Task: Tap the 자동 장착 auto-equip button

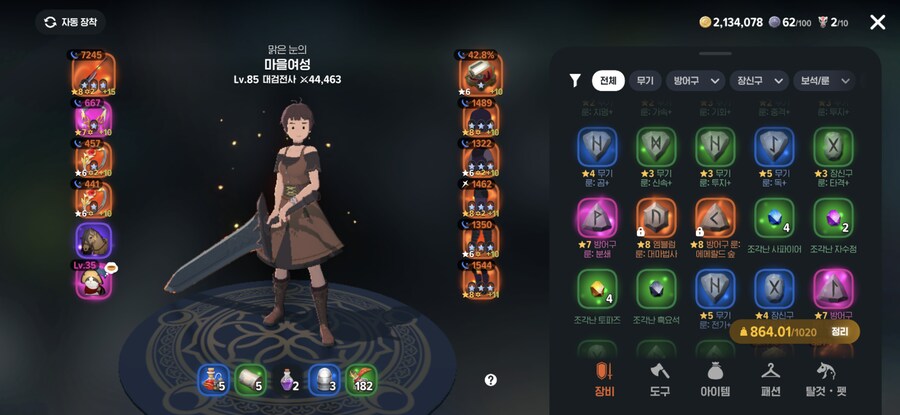Action: pos(70,22)
